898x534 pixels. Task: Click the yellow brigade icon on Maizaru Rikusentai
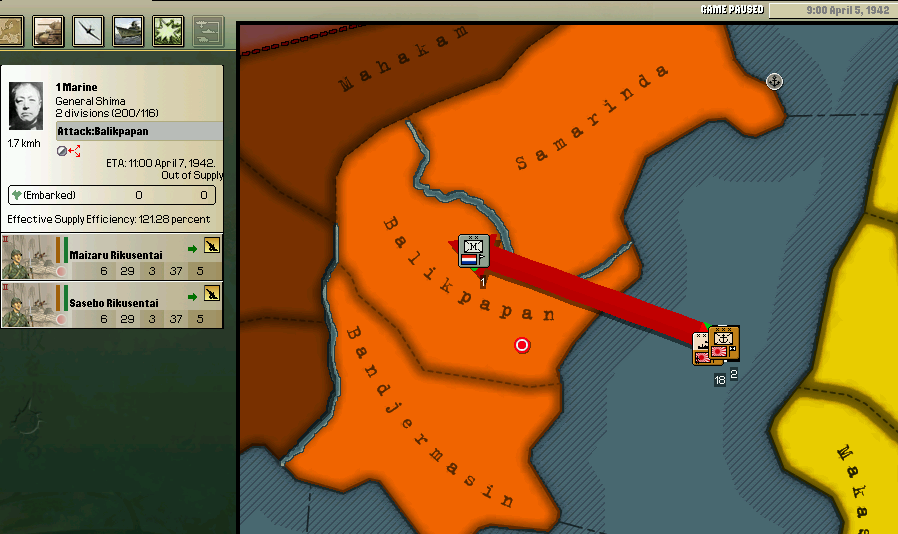[212, 246]
